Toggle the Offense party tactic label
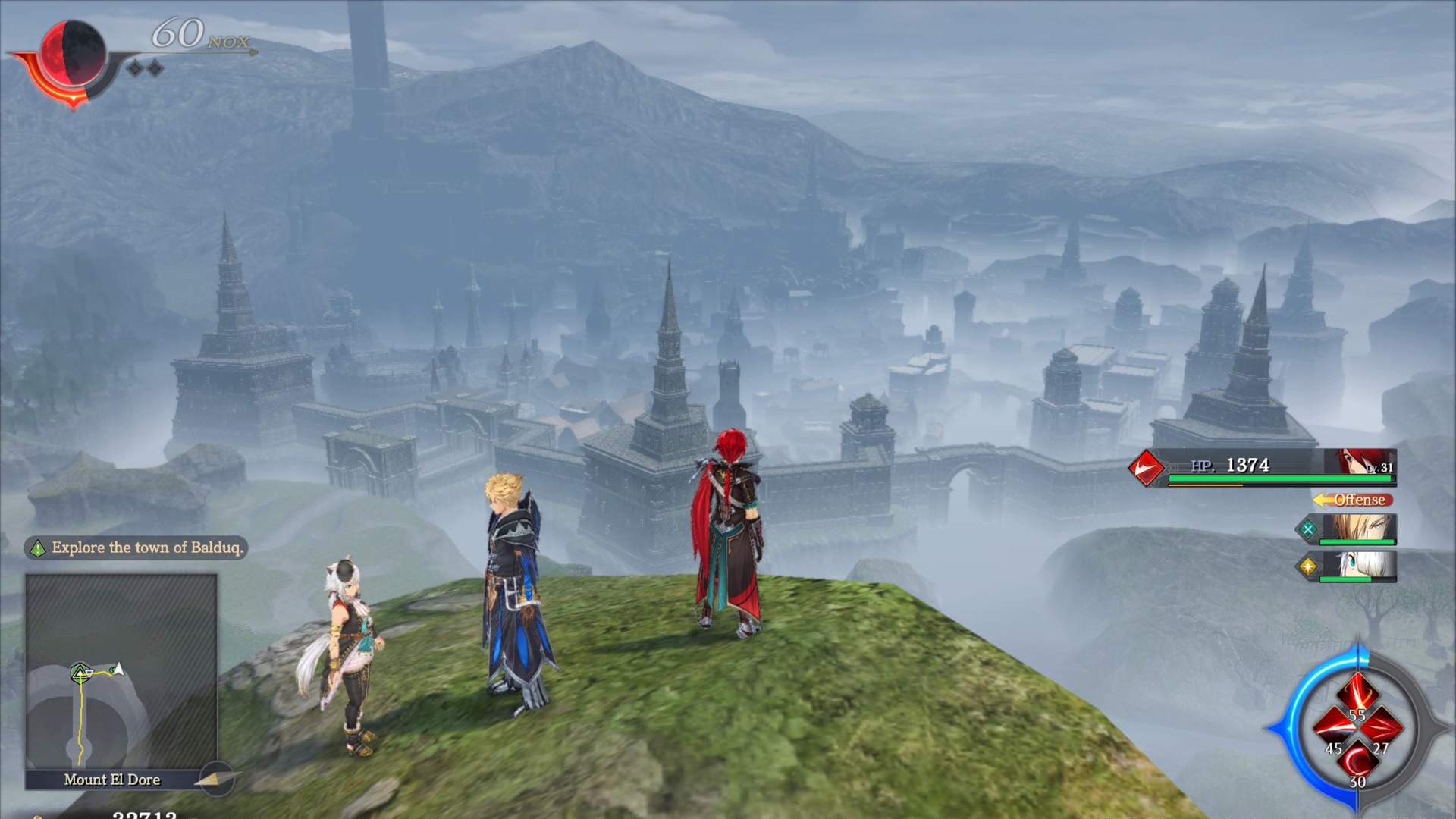 click(1354, 500)
